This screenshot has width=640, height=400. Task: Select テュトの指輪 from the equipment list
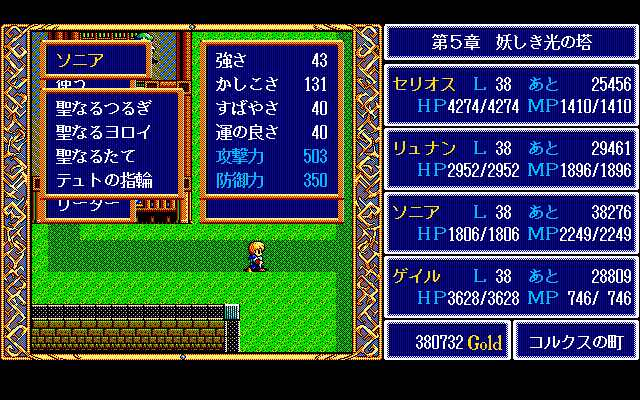click(104, 180)
